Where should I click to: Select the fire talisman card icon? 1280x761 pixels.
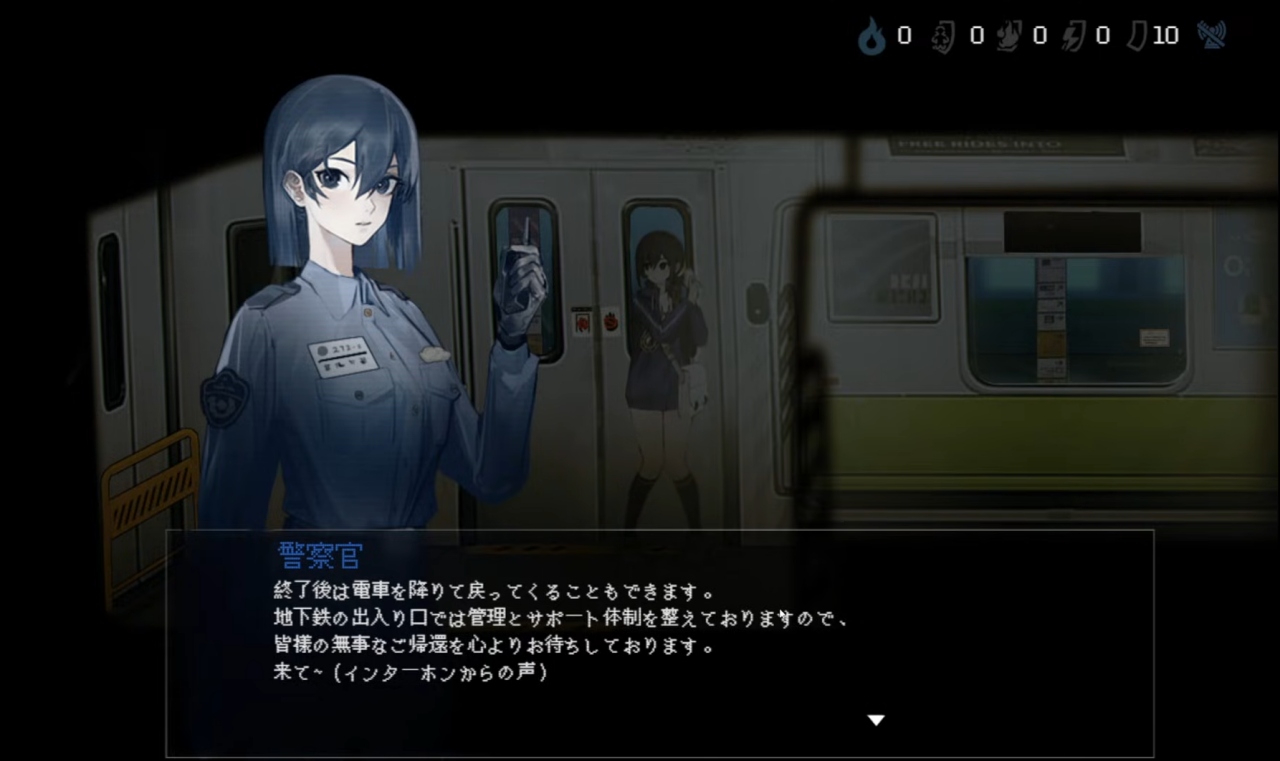pyautogui.click(x=1007, y=38)
